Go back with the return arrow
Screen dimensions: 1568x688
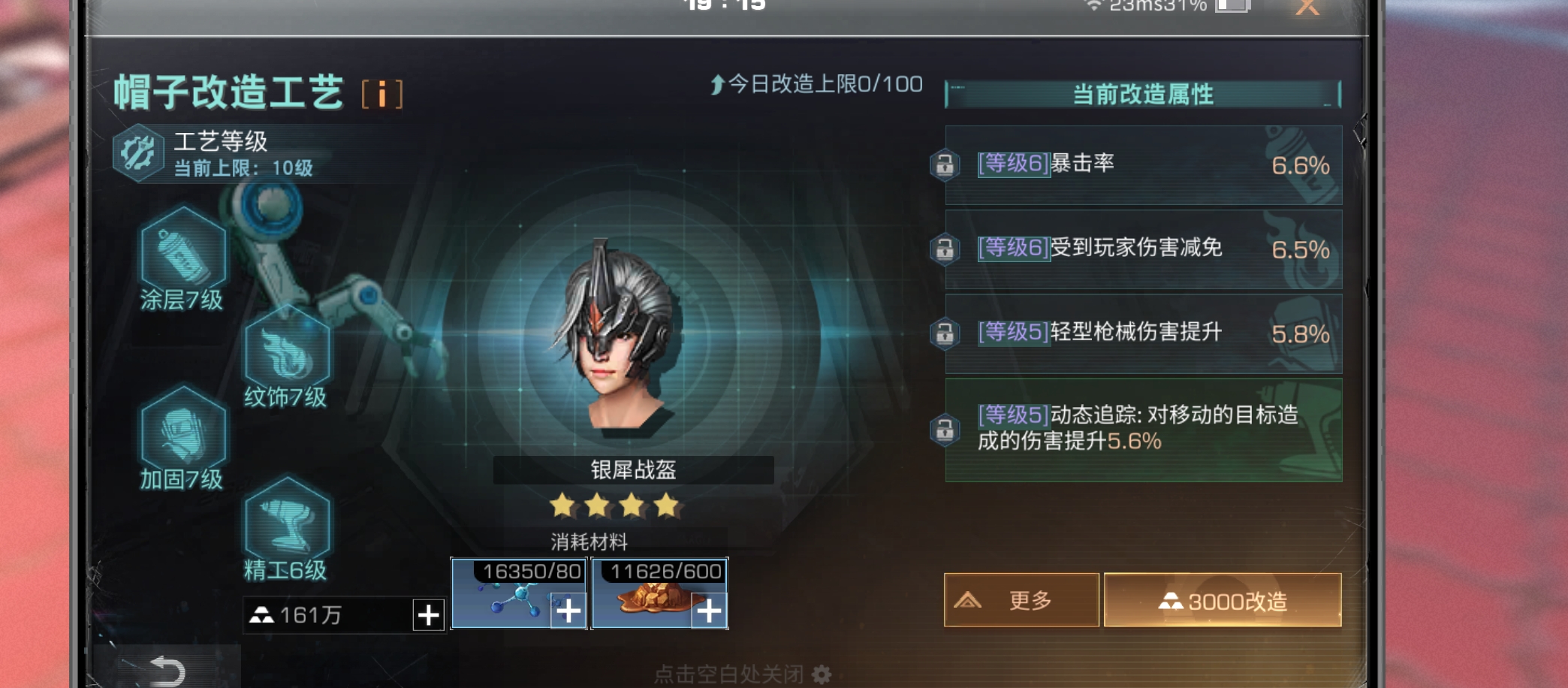coord(167,671)
